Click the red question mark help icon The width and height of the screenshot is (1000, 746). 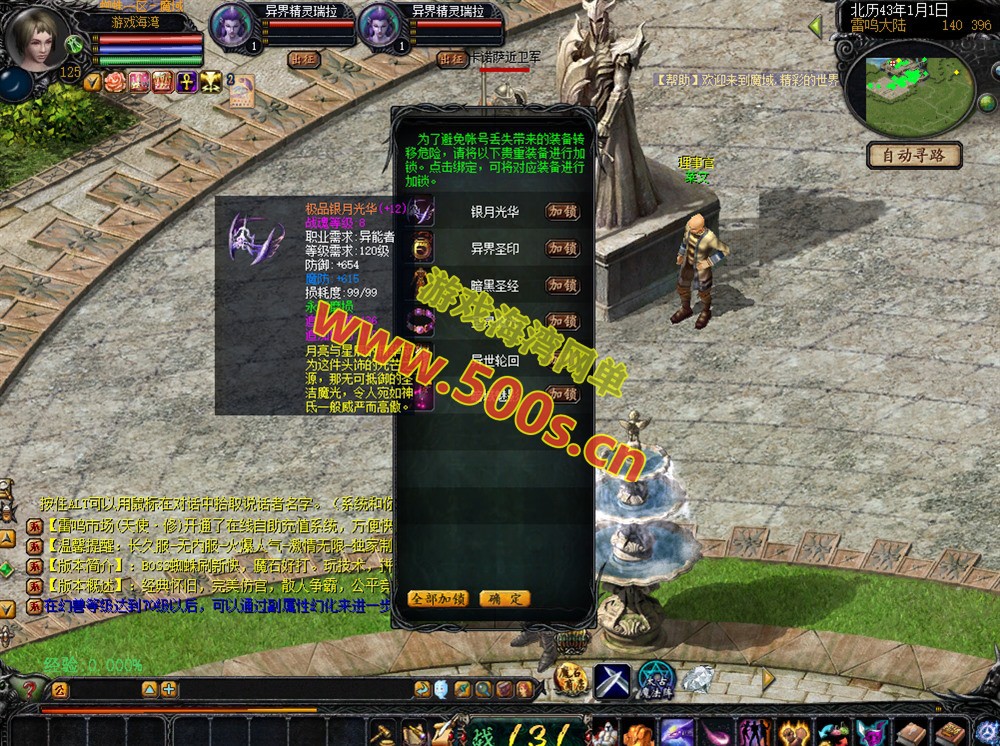[x=31, y=689]
